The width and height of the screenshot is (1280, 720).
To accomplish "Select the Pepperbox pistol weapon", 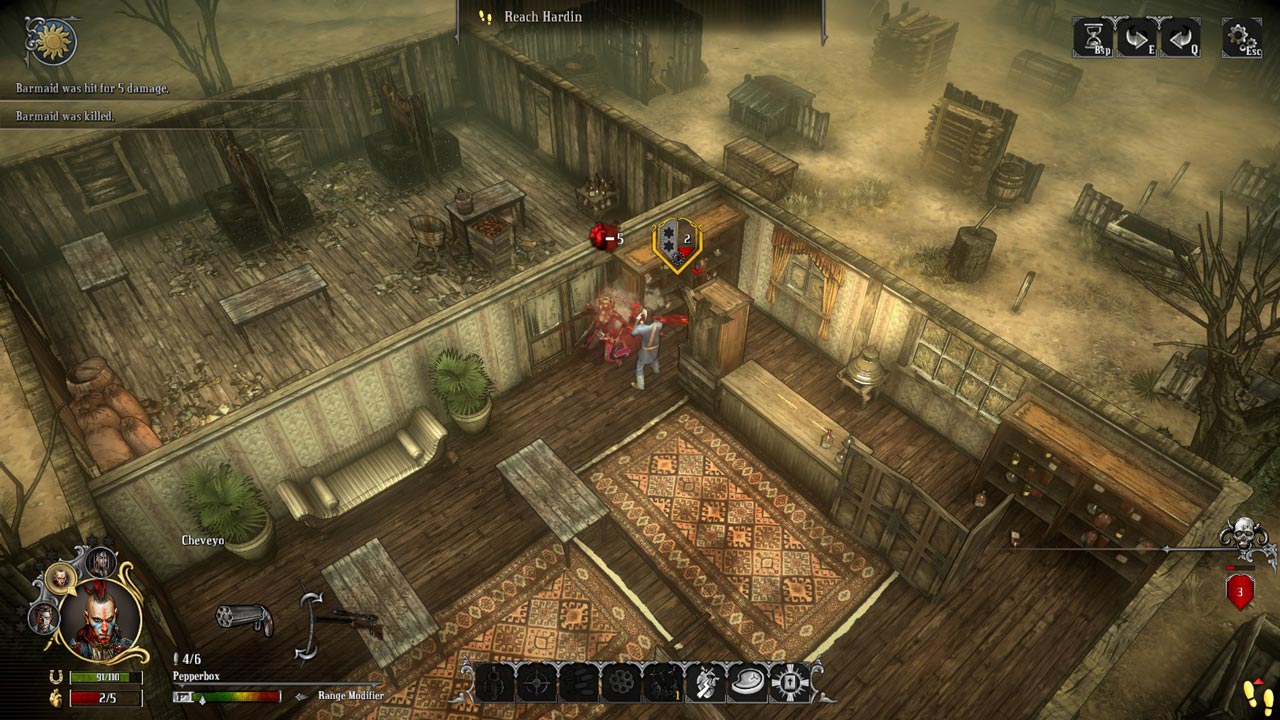I will 244,620.
